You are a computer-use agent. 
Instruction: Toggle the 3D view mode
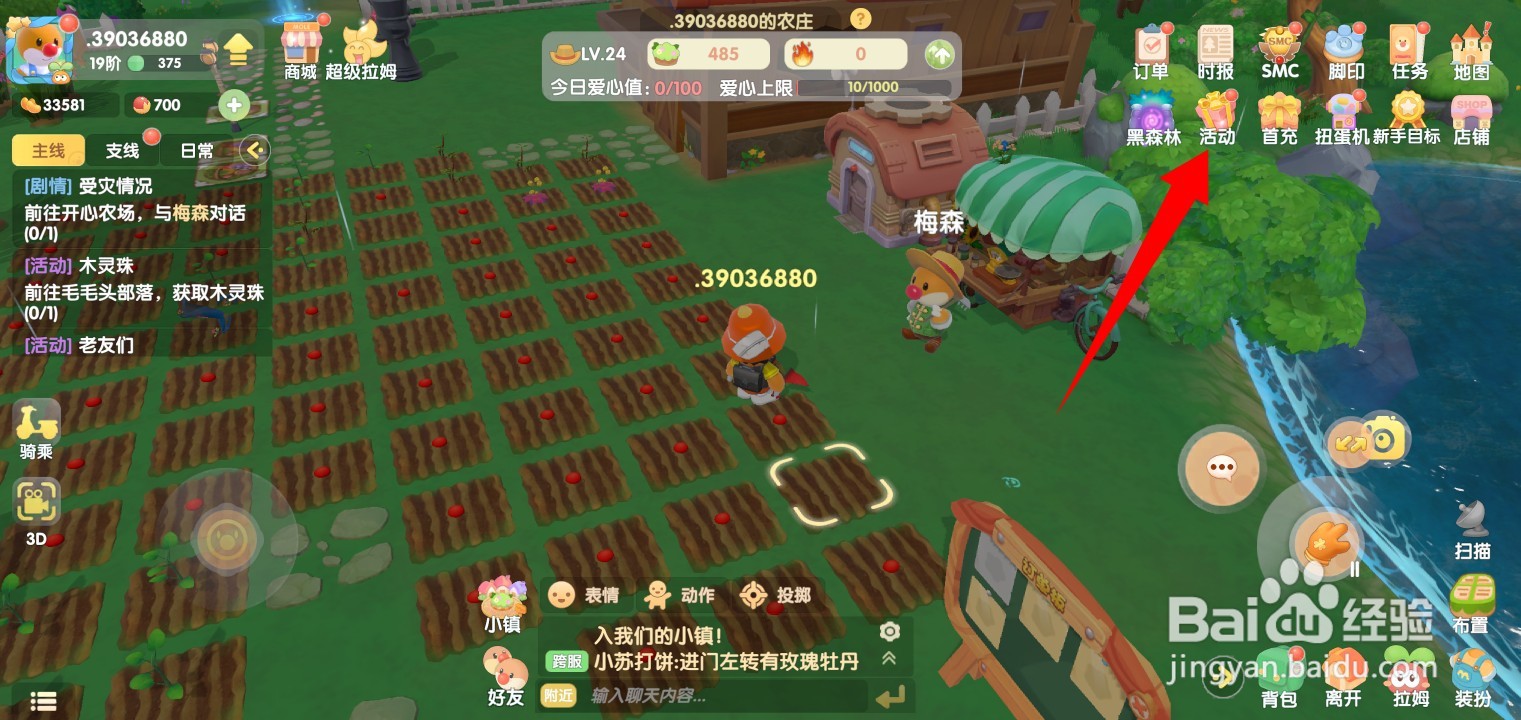pyautogui.click(x=36, y=502)
